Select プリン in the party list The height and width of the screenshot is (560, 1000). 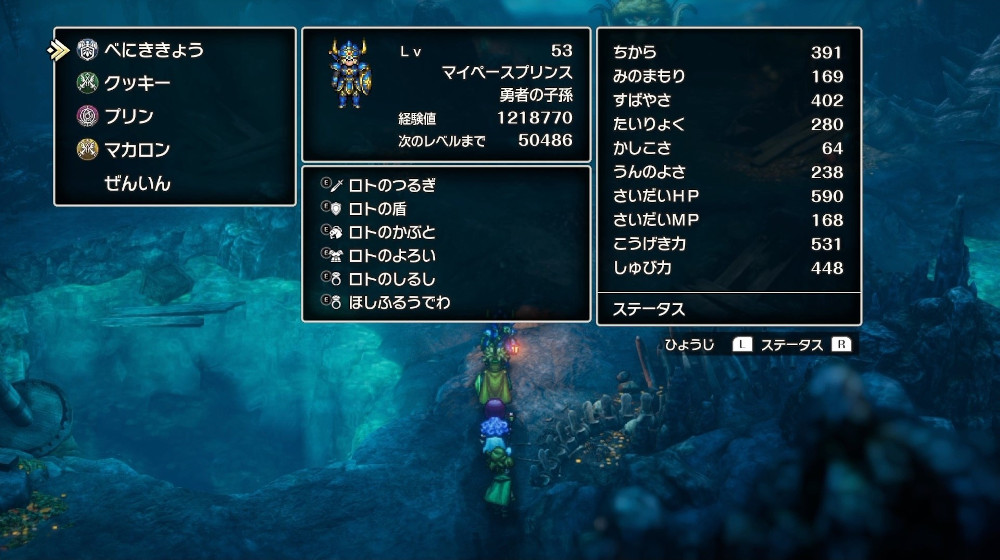coord(129,116)
